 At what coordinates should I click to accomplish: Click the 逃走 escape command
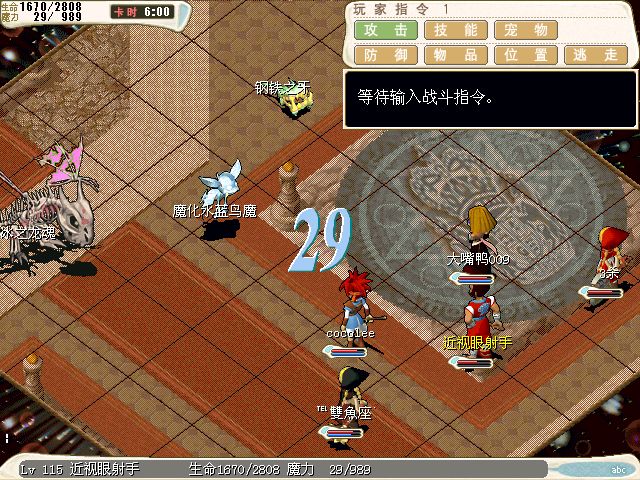tap(596, 55)
